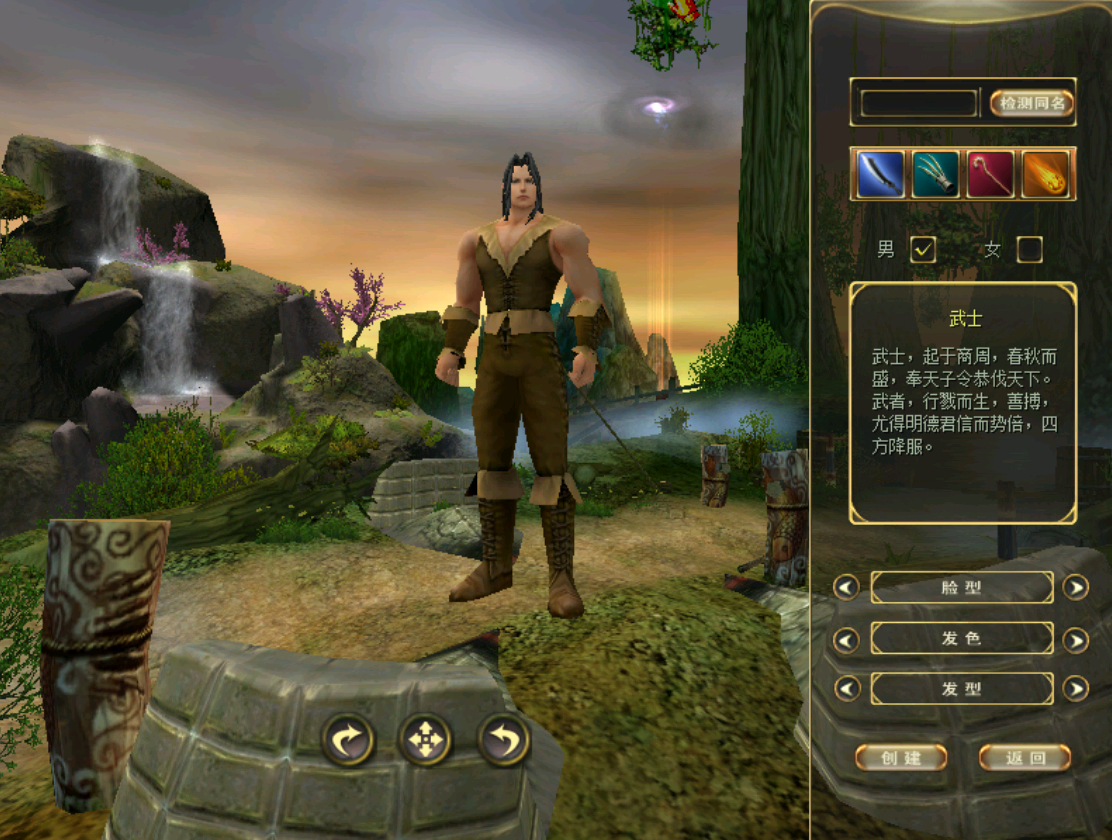
Task: Go to next hair color 发色
Action: click(1075, 639)
